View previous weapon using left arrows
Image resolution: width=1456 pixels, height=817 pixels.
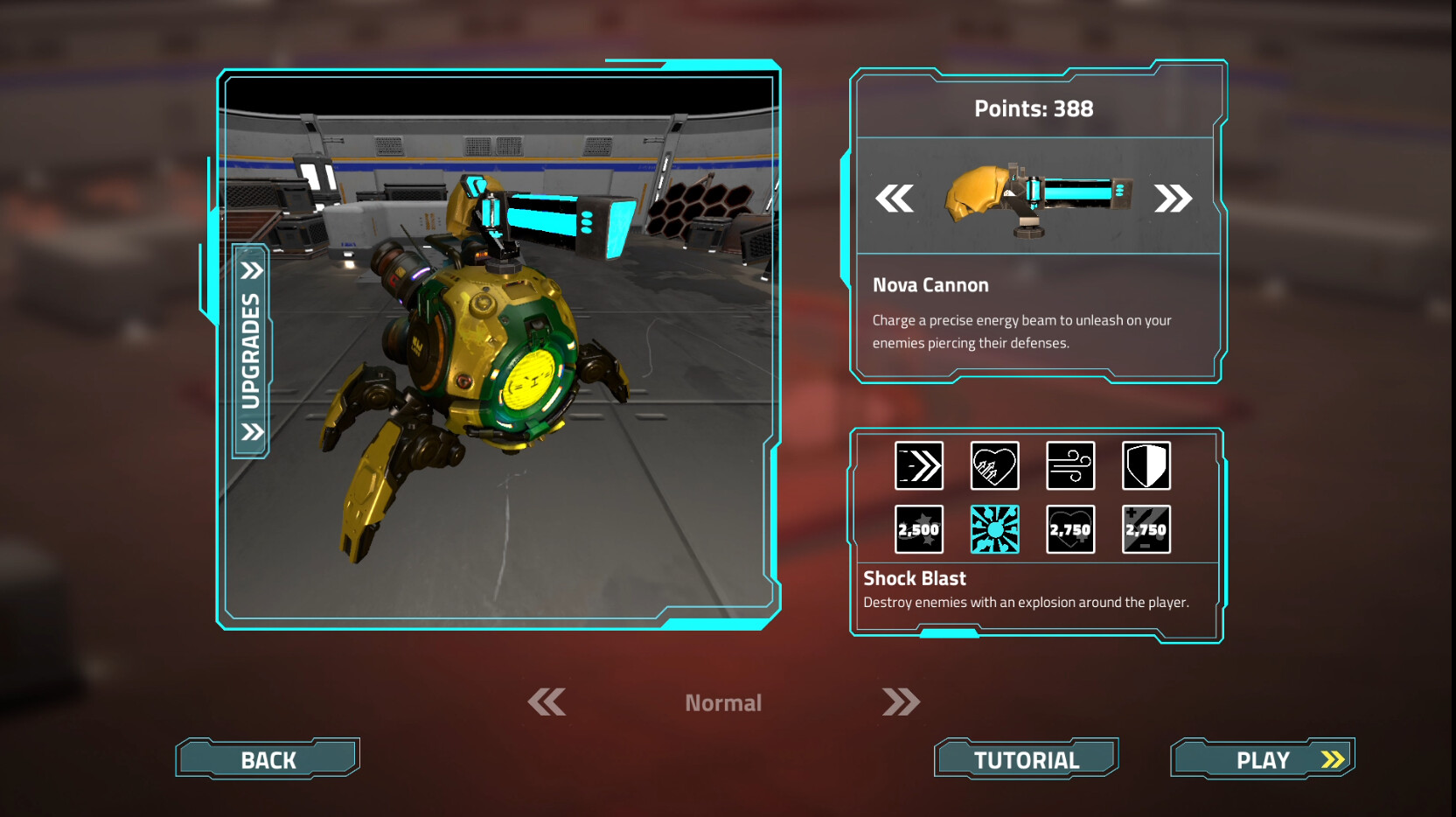pyautogui.click(x=897, y=199)
